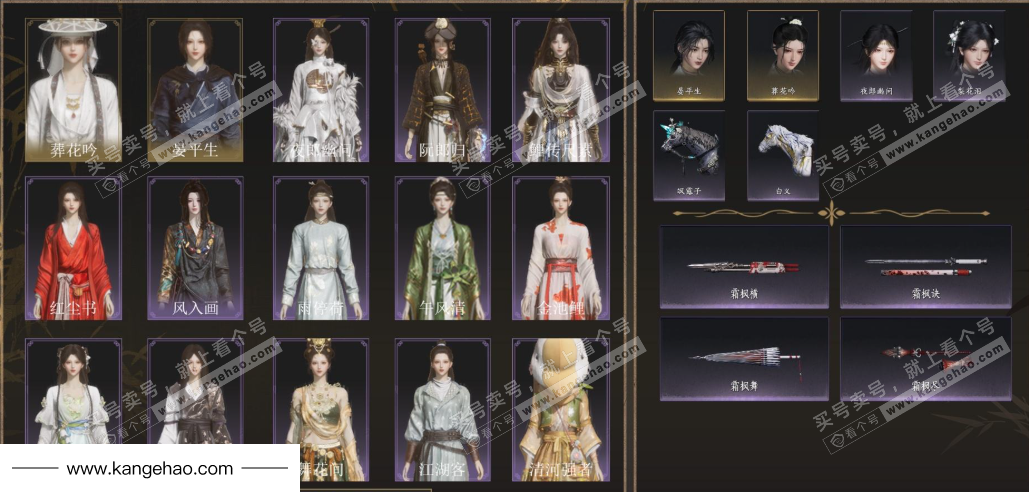Pick the 夜郎幽问 hairstyle portrait

(876, 55)
